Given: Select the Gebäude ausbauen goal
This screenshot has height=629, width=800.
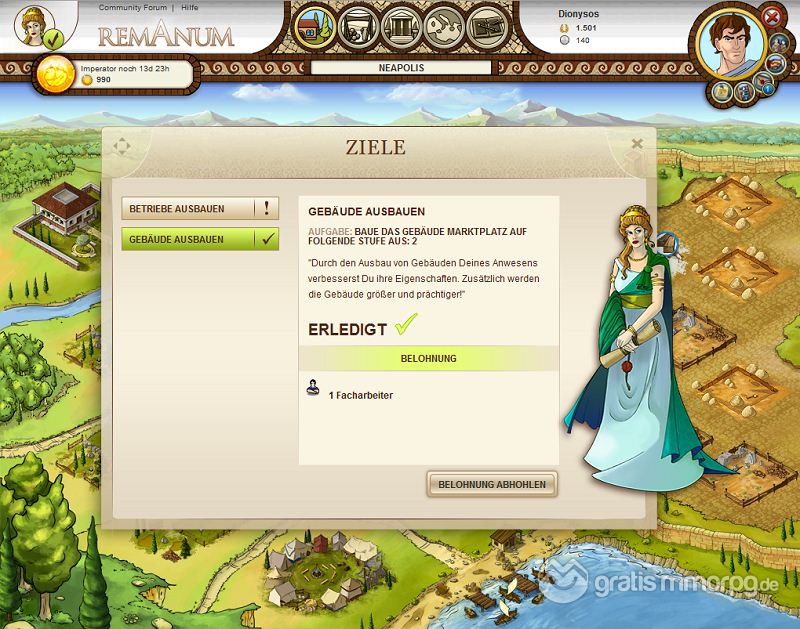Looking at the screenshot, I should (x=199, y=240).
